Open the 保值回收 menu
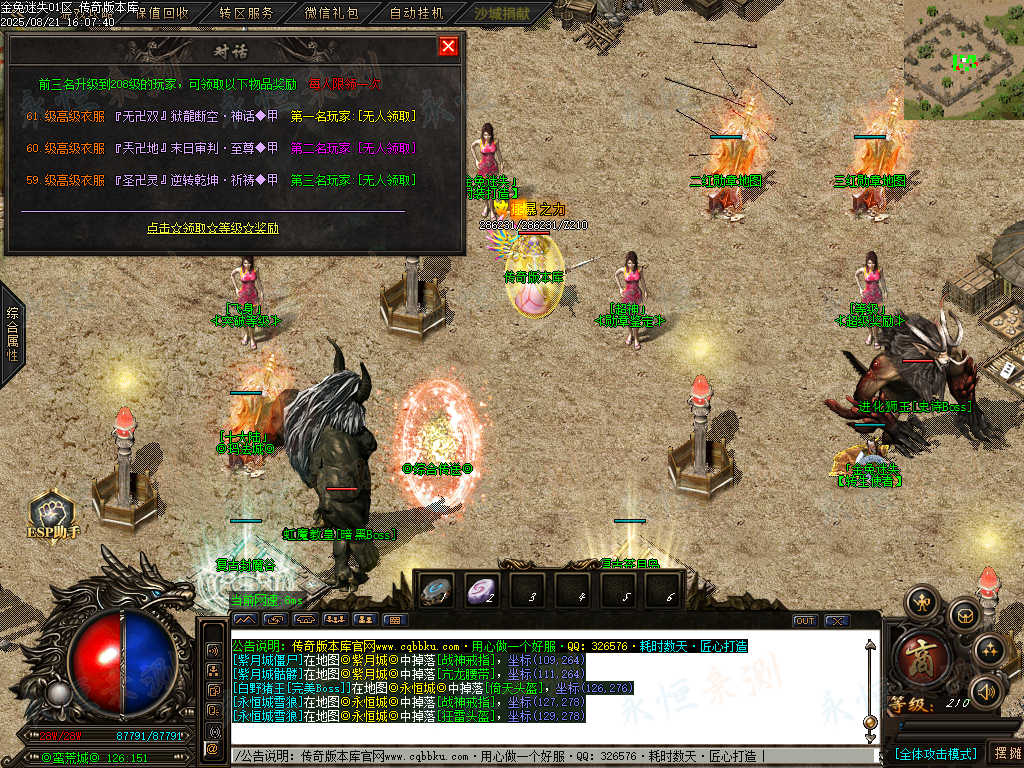The width and height of the screenshot is (1024, 768). pos(161,14)
